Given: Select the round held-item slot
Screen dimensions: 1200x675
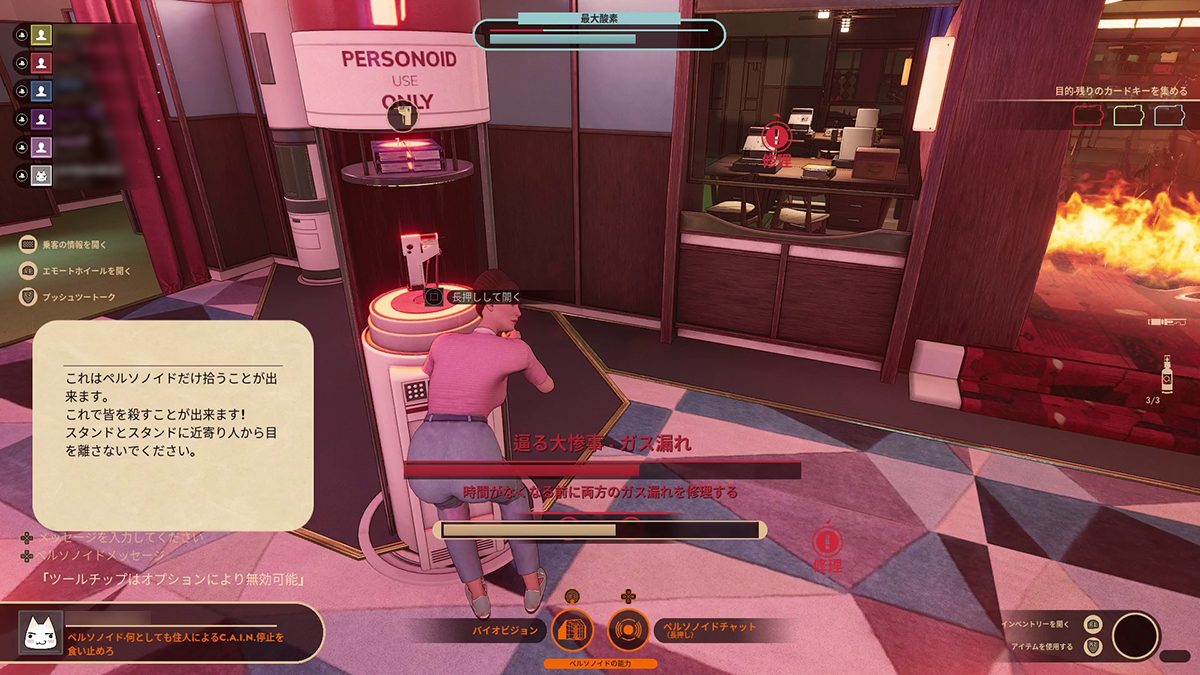Looking at the screenshot, I should coord(1135,636).
